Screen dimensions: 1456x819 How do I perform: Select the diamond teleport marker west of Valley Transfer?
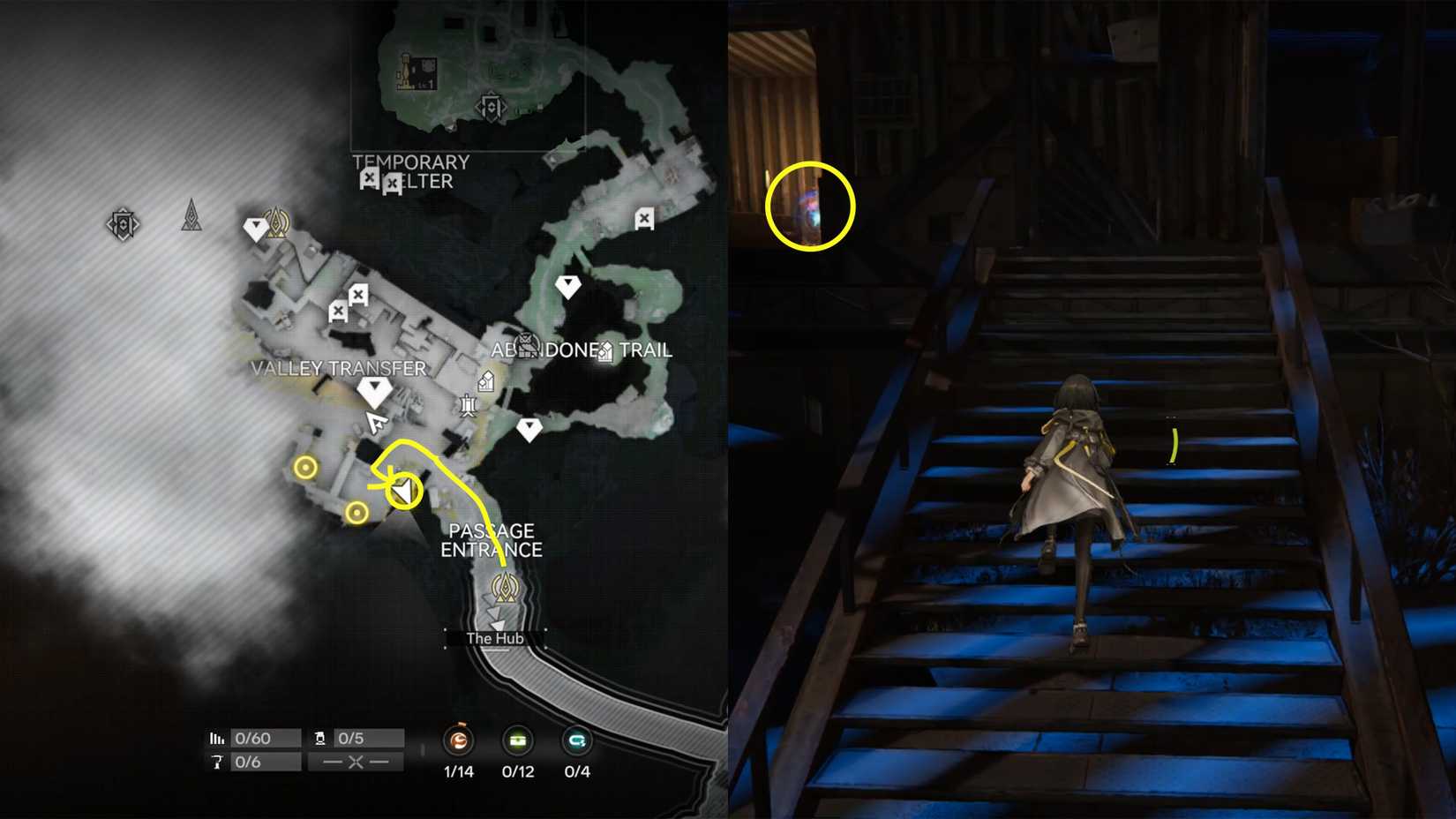click(256, 227)
